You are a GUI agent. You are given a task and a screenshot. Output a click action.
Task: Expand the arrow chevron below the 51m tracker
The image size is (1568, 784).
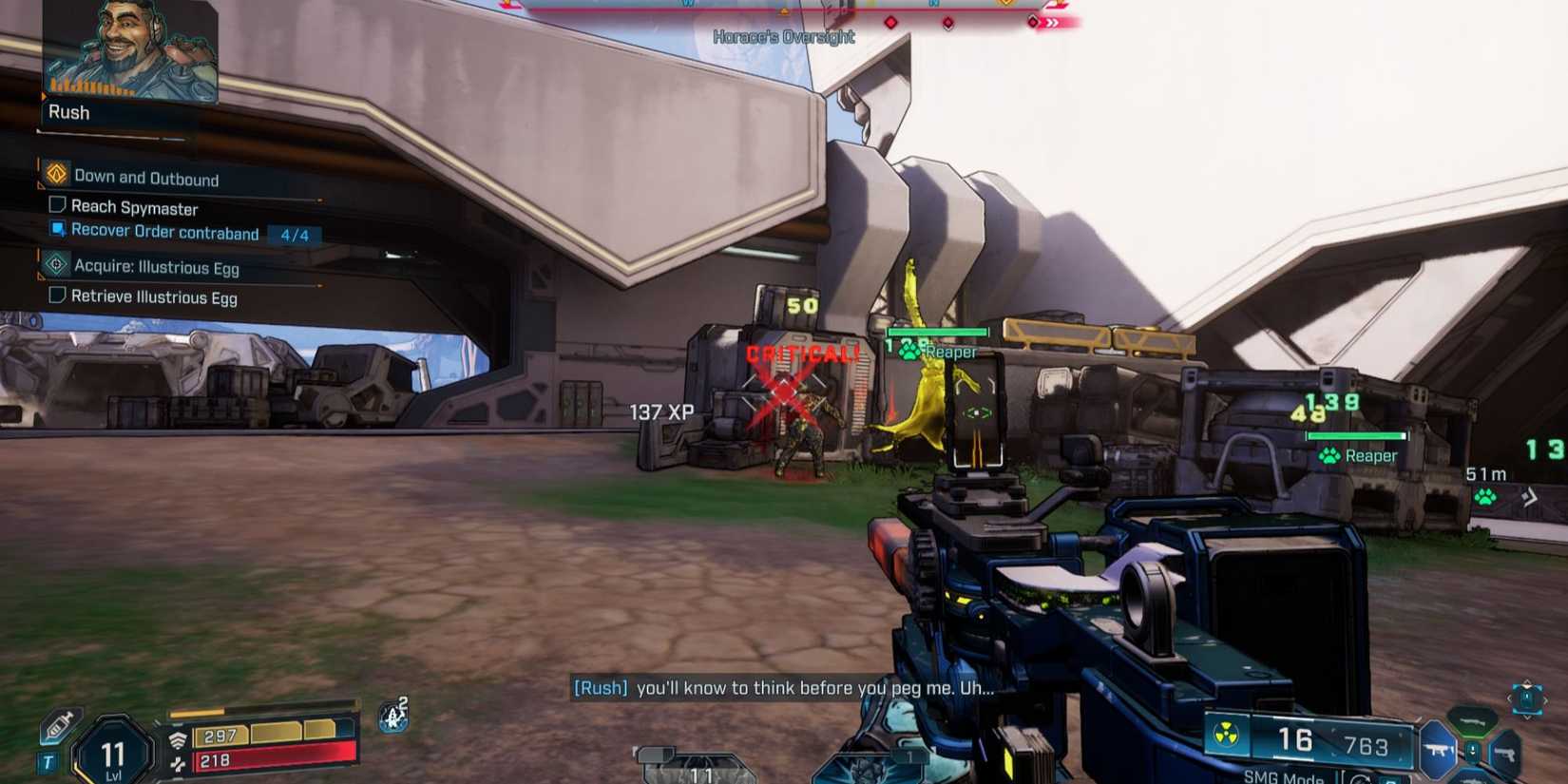point(1530,498)
